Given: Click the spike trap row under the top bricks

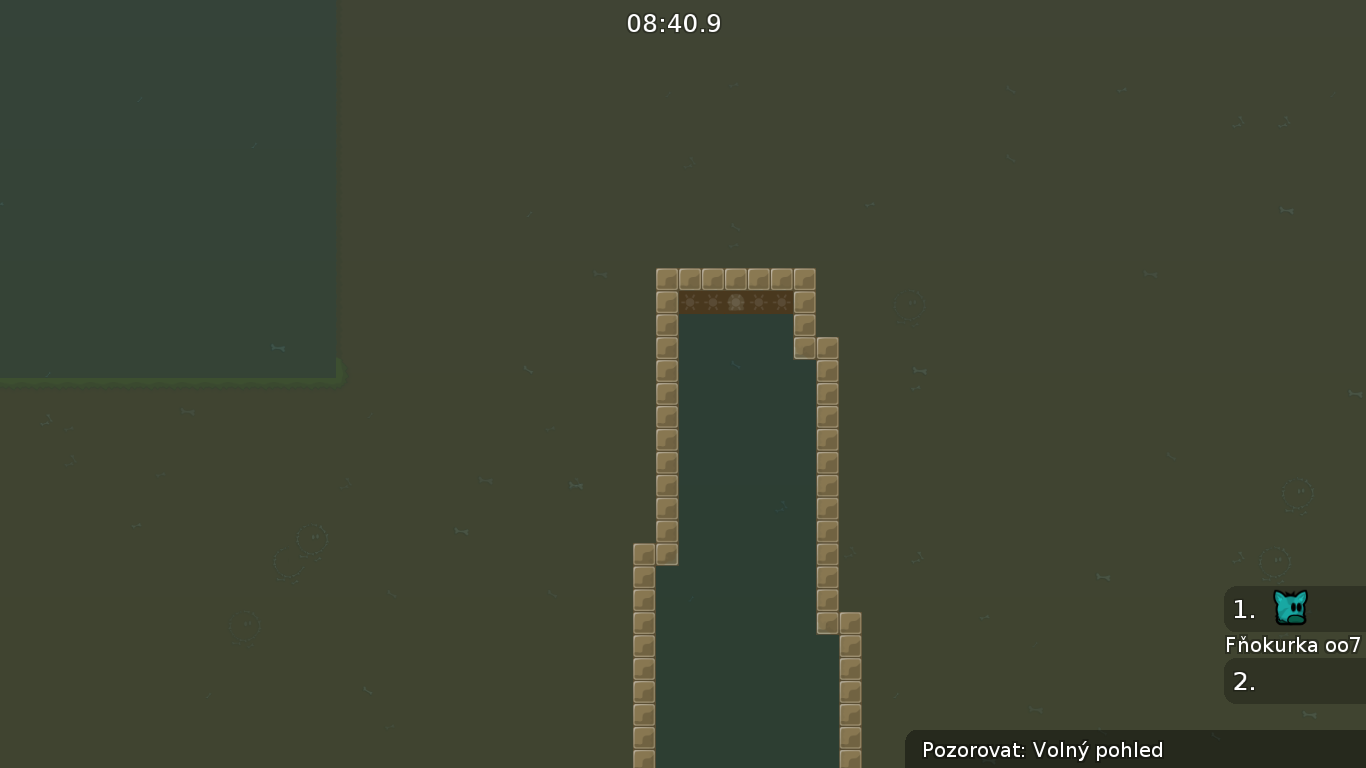Looking at the screenshot, I should pos(735,301).
